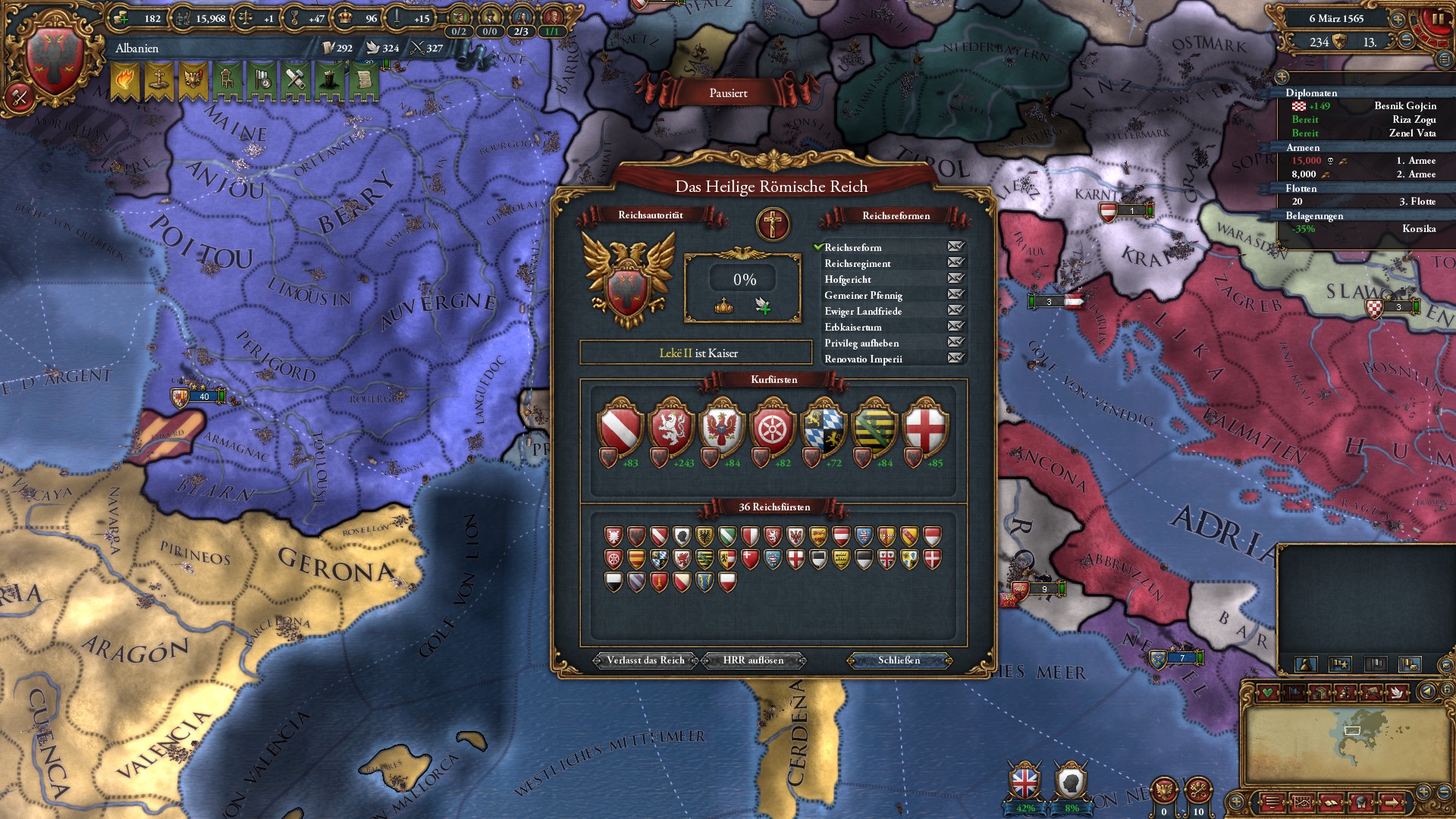
Task: Select diplomat Besnik Gojcin in the outliner
Action: coord(1404,106)
